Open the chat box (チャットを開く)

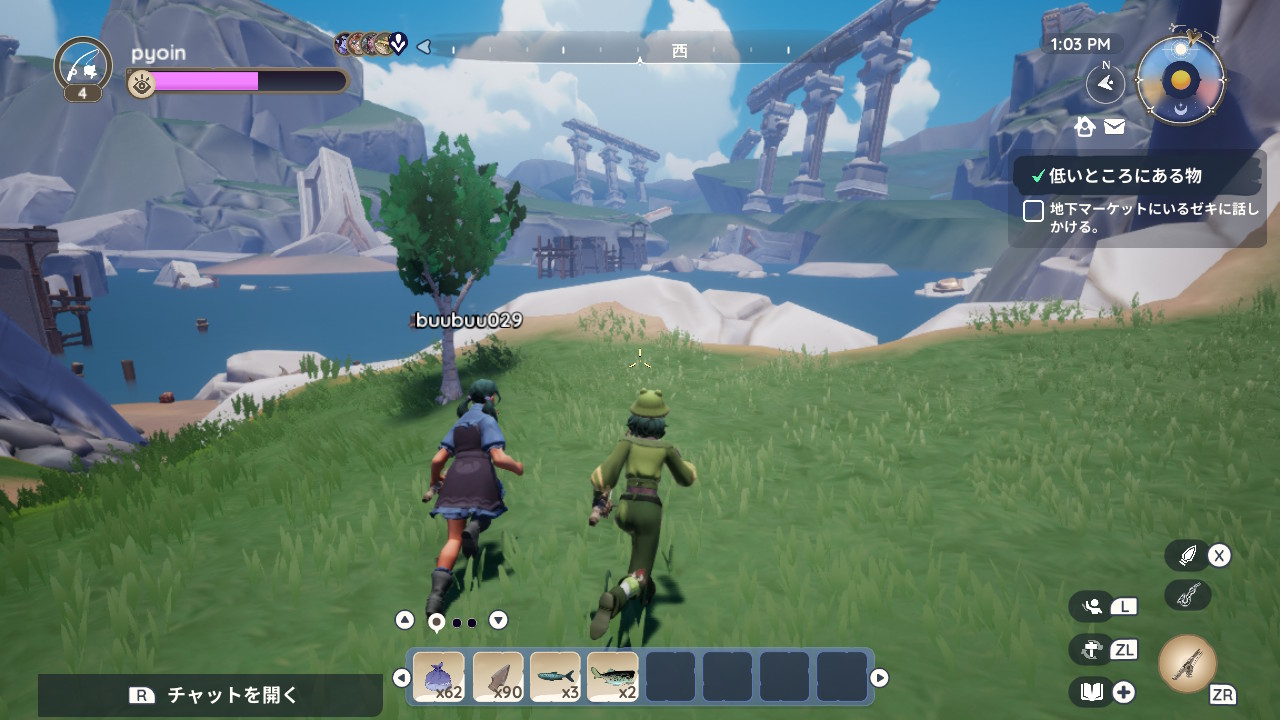pos(211,695)
